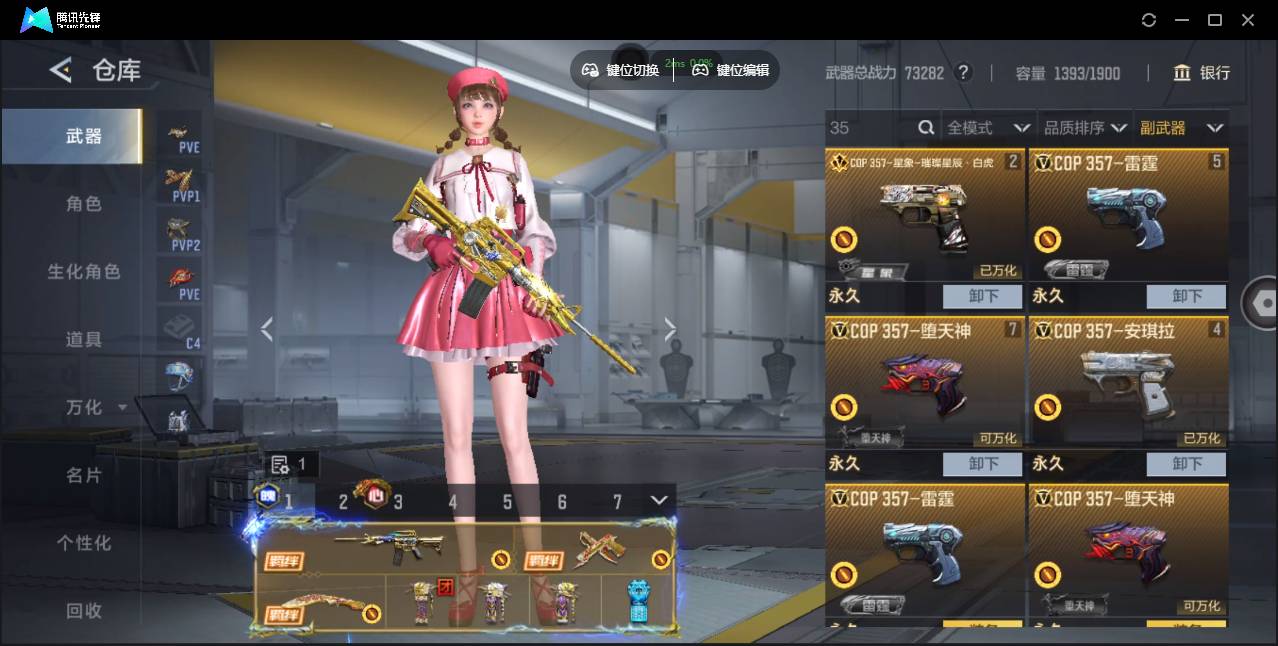Open the 生化角色 category
The height and width of the screenshot is (646, 1278).
pos(84,272)
